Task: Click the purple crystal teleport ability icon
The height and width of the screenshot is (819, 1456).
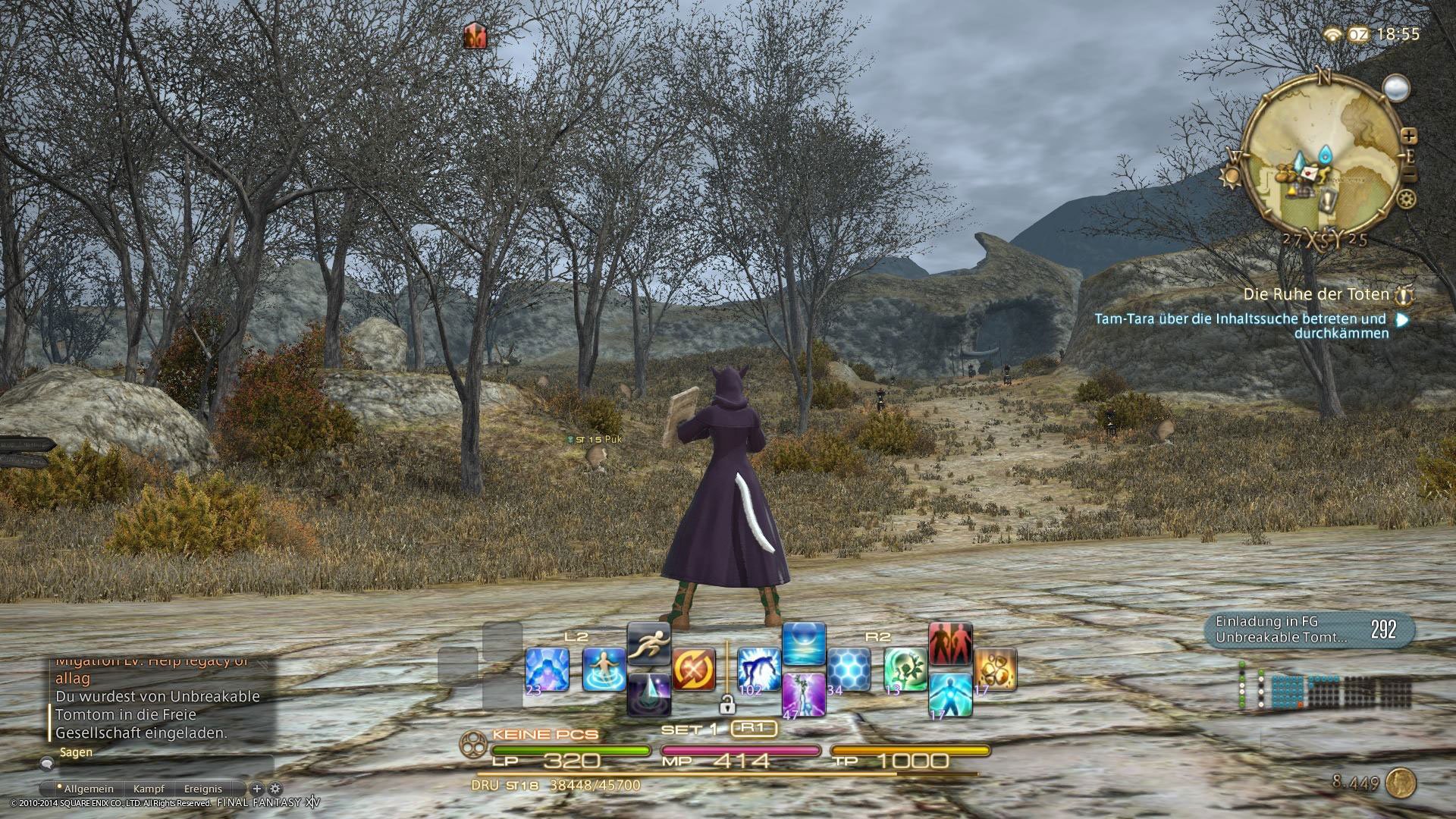Action: tap(651, 695)
